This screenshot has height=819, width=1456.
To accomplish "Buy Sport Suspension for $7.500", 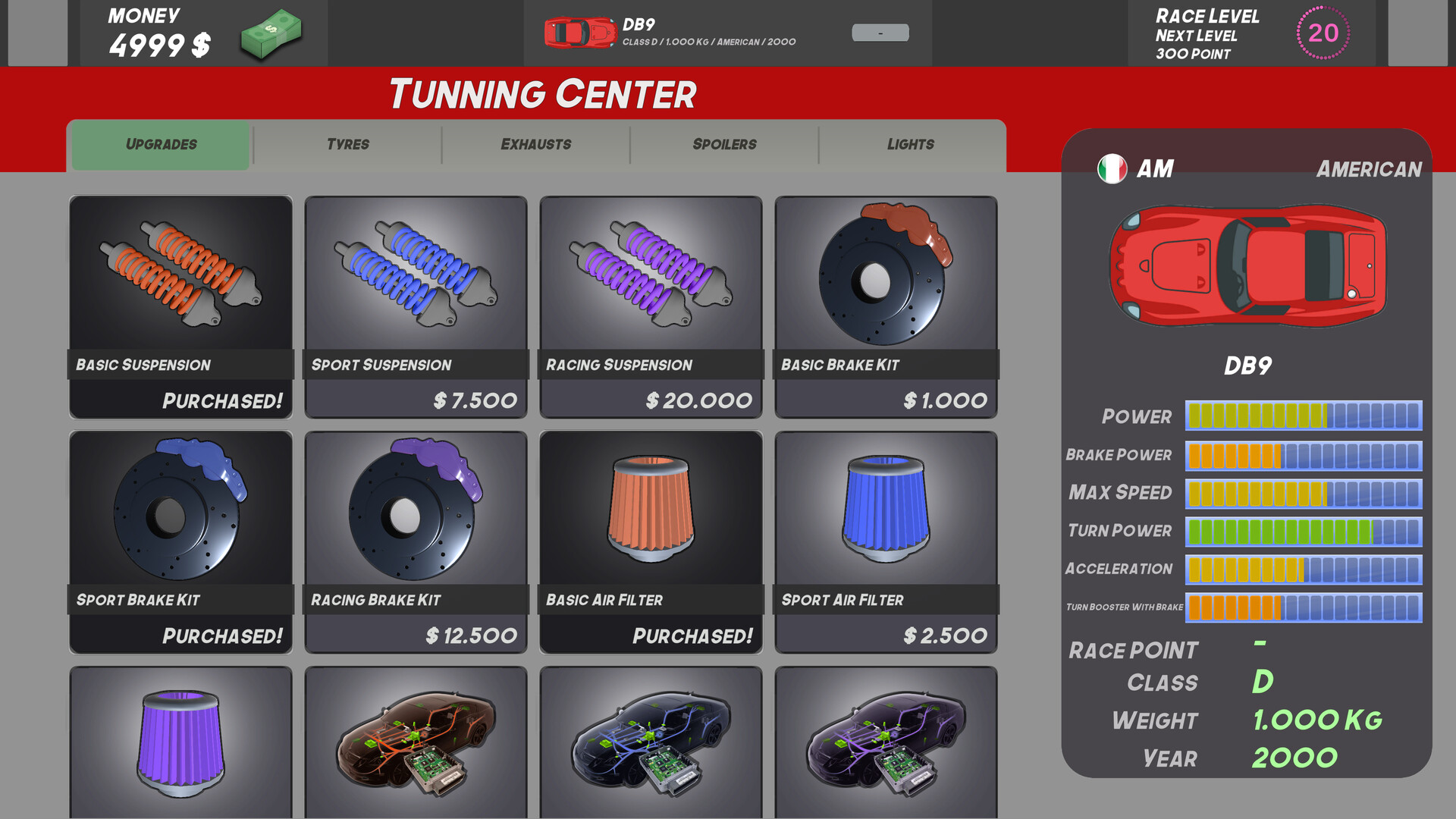I will point(415,400).
